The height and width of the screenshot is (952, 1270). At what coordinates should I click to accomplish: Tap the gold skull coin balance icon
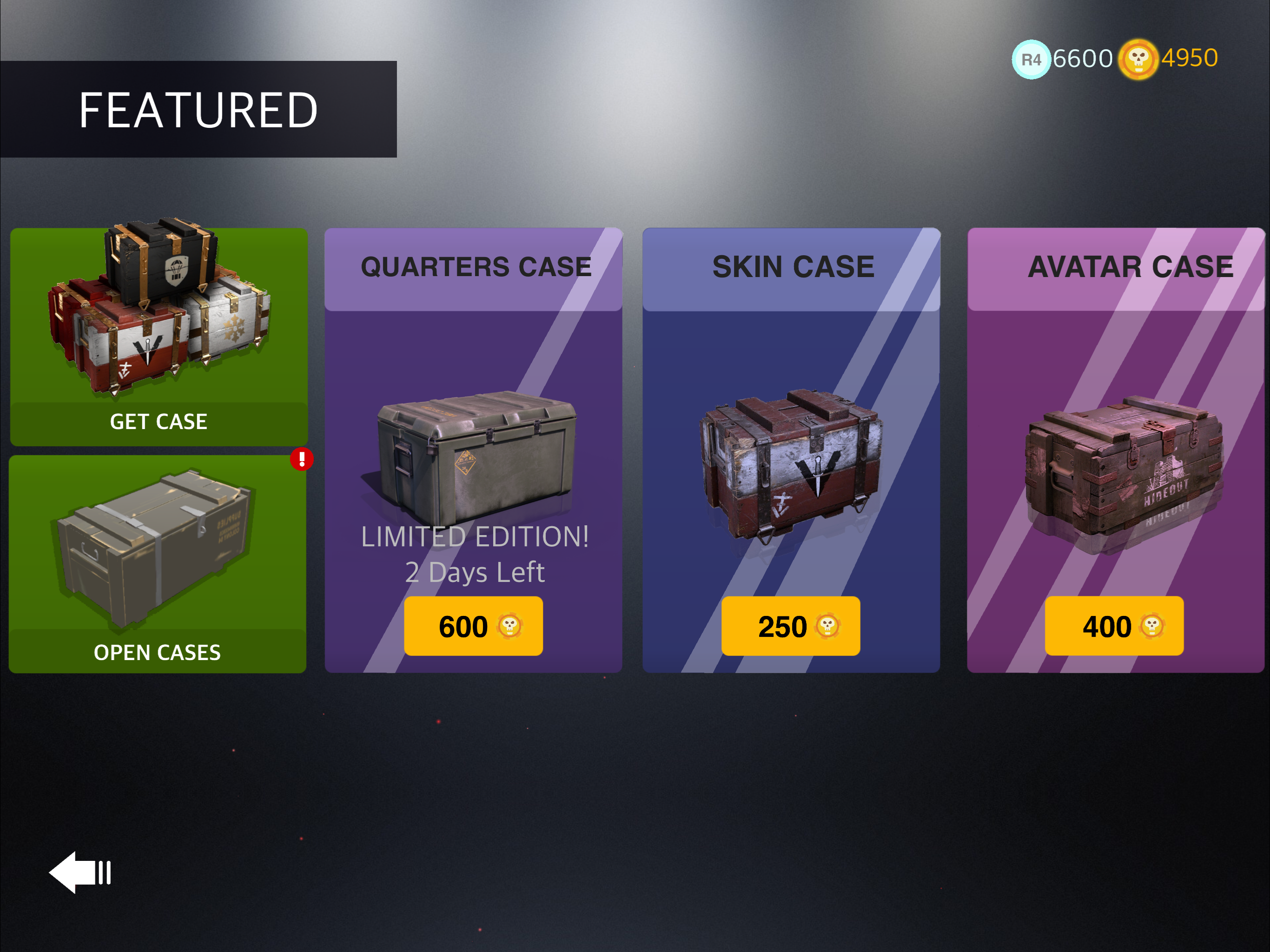click(1138, 59)
